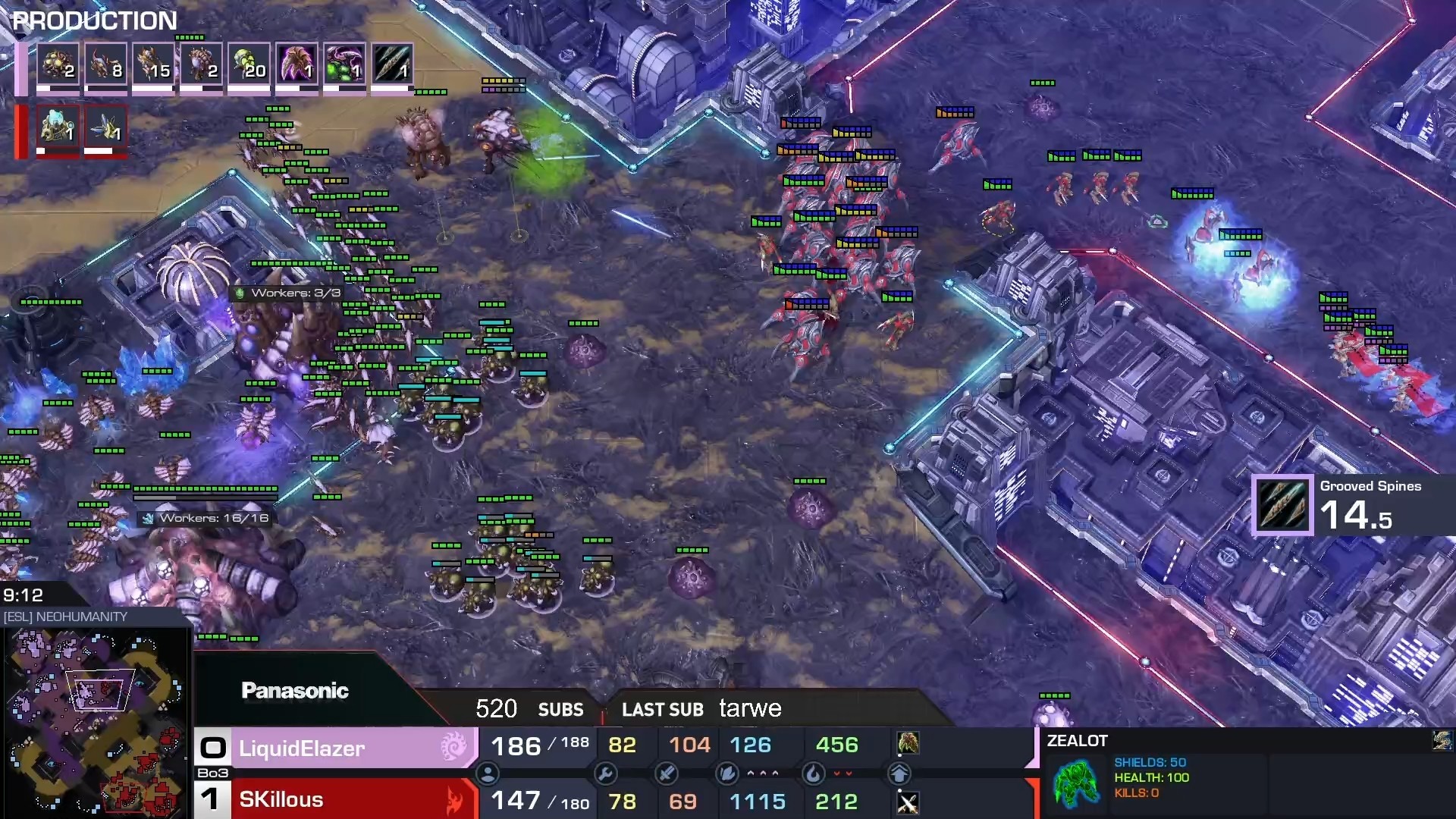The height and width of the screenshot is (819, 1456).
Task: Click the large Grooved Spines timer icon
Action: click(1282, 505)
